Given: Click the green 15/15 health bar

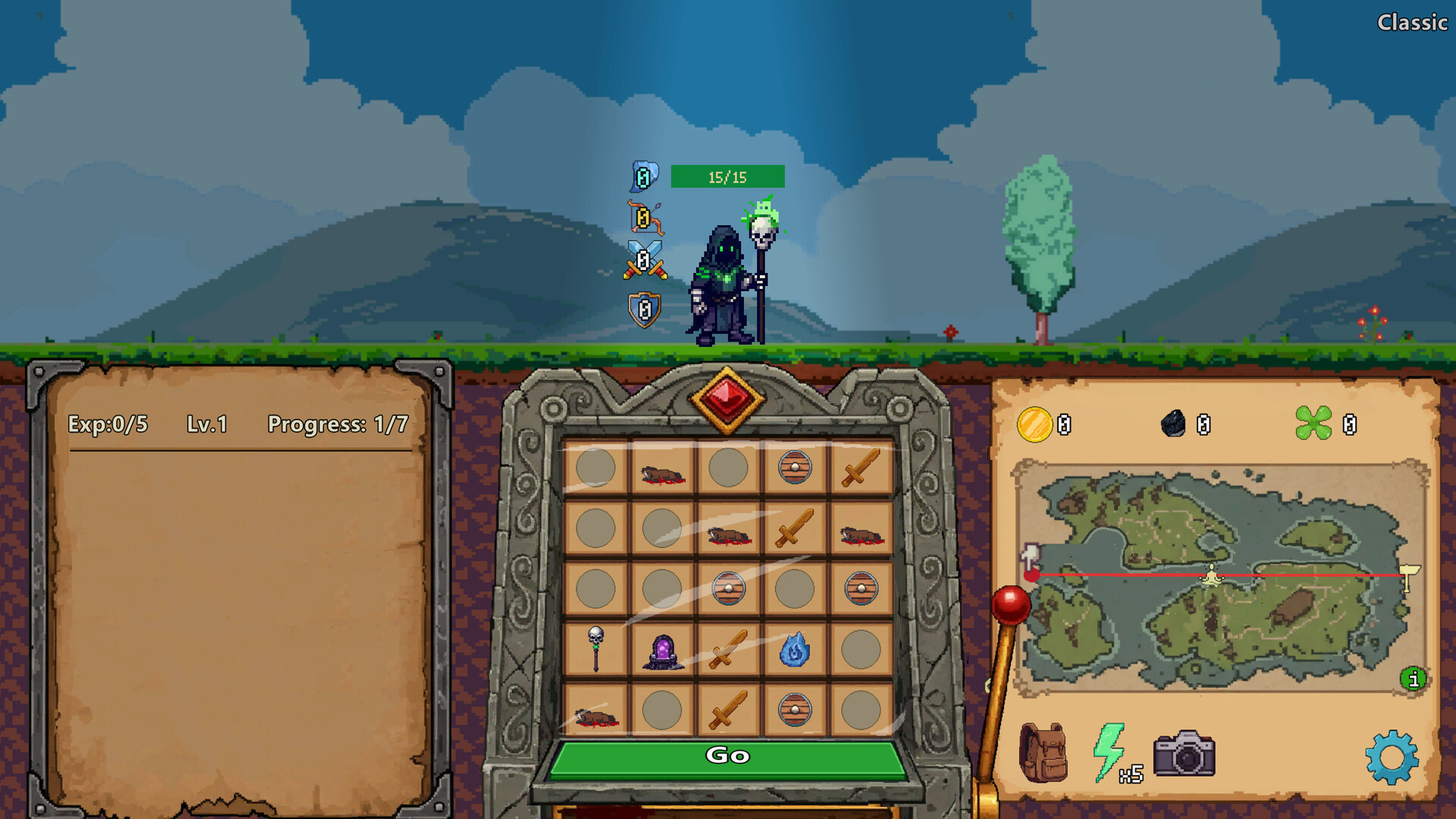Looking at the screenshot, I should [726, 177].
